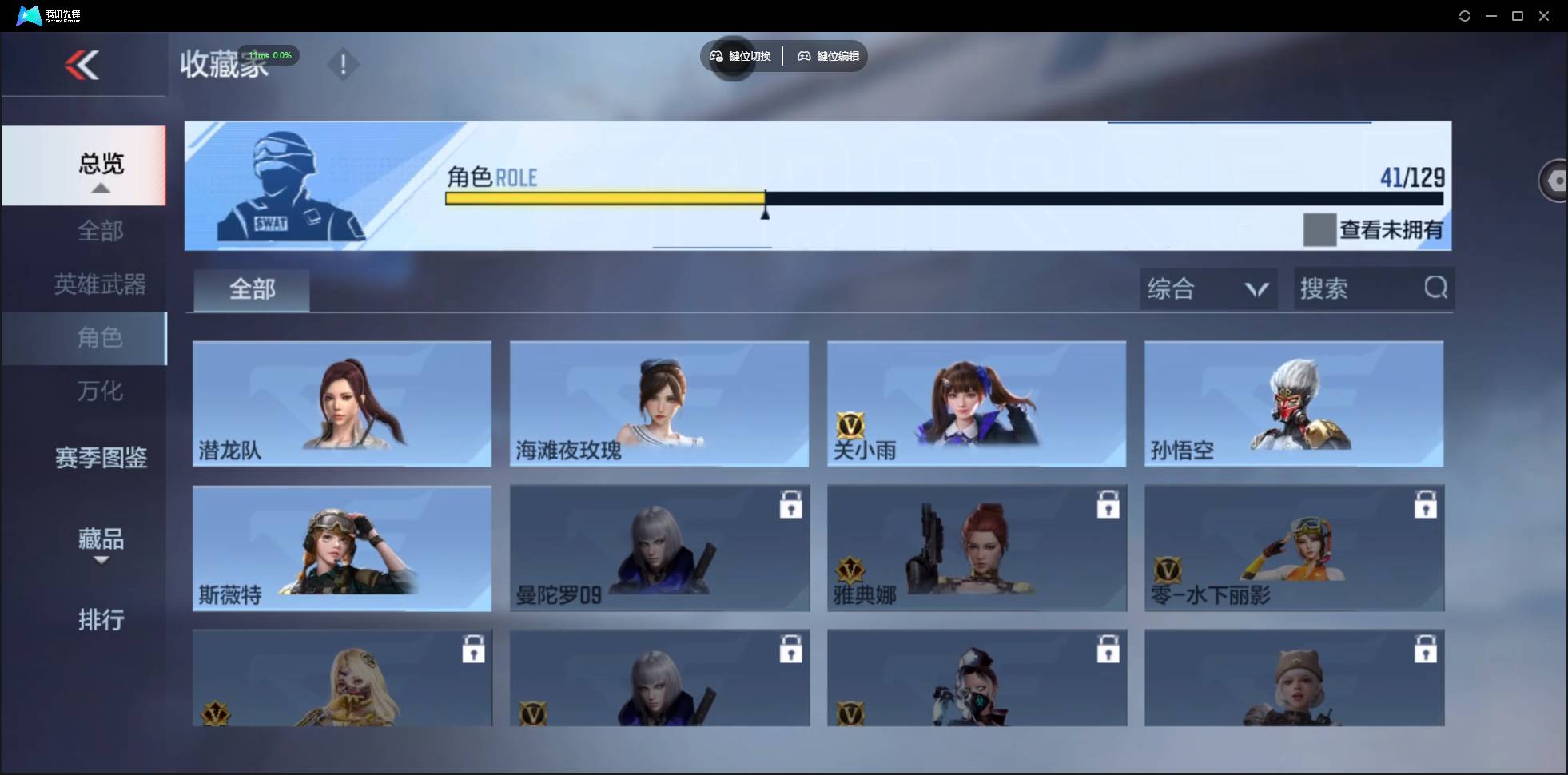This screenshot has width=1568, height=775.
Task: Open the floating gamepad sidebar on right edge
Action: point(1554,180)
